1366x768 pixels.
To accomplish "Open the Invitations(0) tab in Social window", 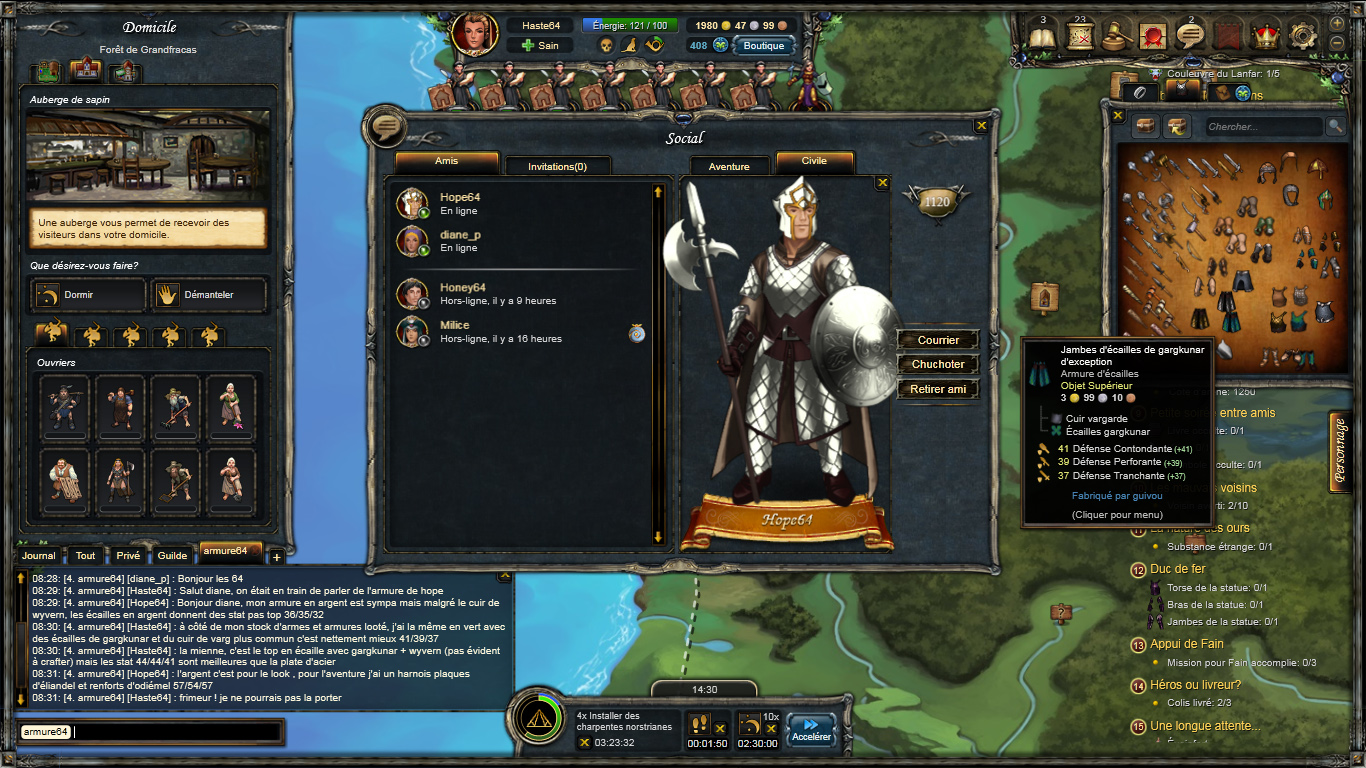I will 558,166.
